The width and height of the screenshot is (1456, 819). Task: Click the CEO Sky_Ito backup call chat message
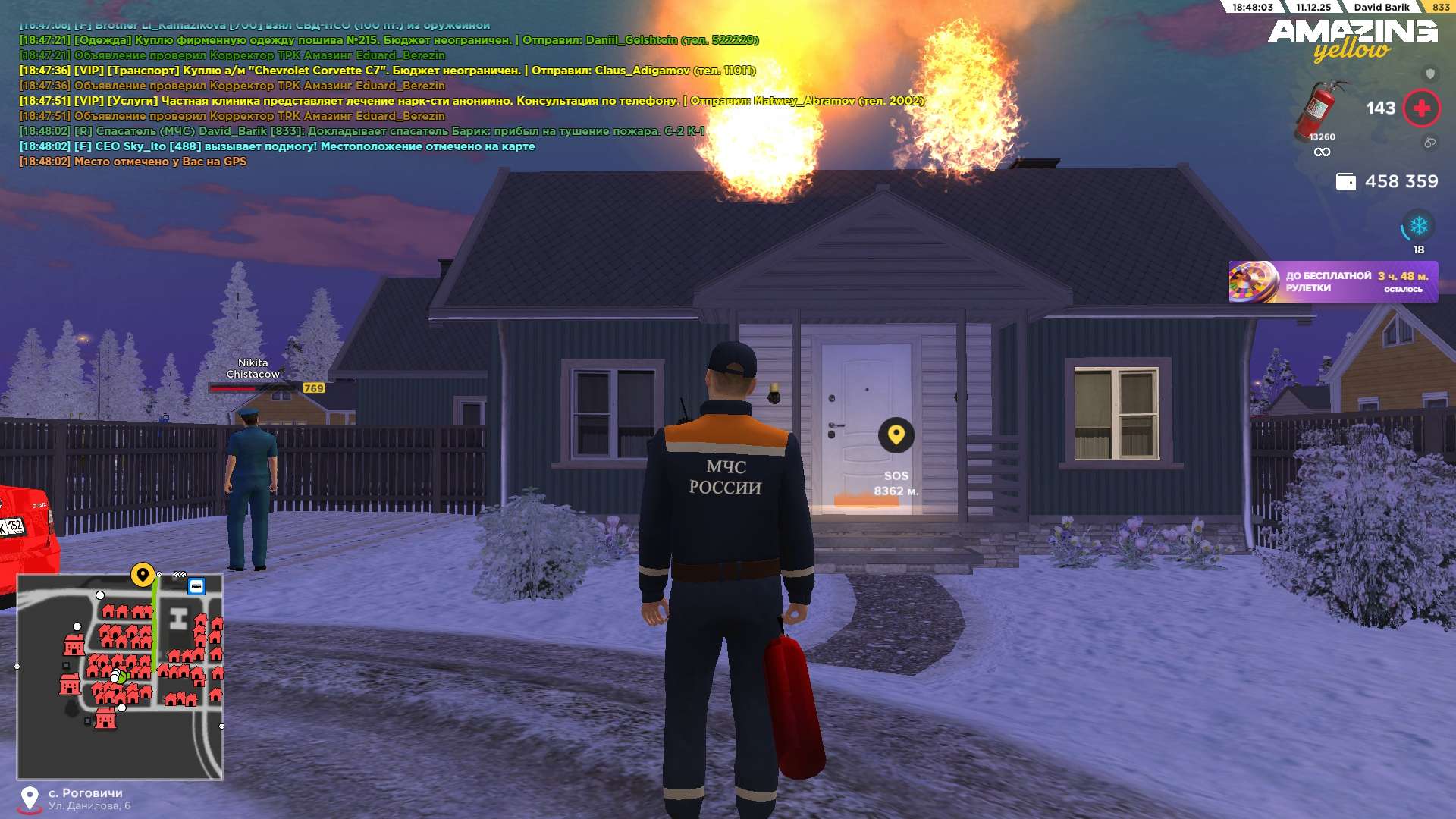[x=277, y=146]
